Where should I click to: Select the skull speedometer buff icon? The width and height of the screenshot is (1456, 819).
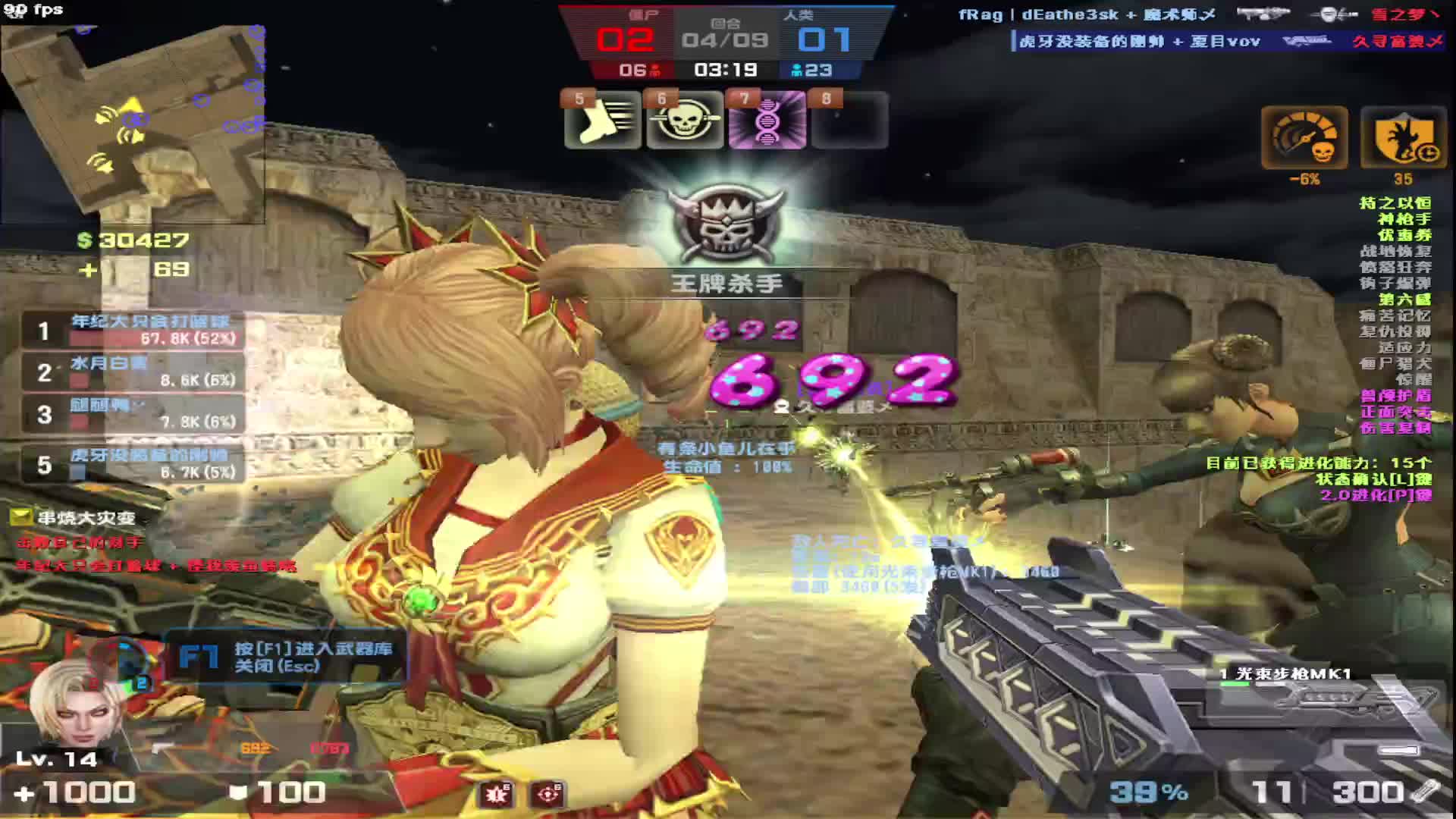click(1304, 138)
